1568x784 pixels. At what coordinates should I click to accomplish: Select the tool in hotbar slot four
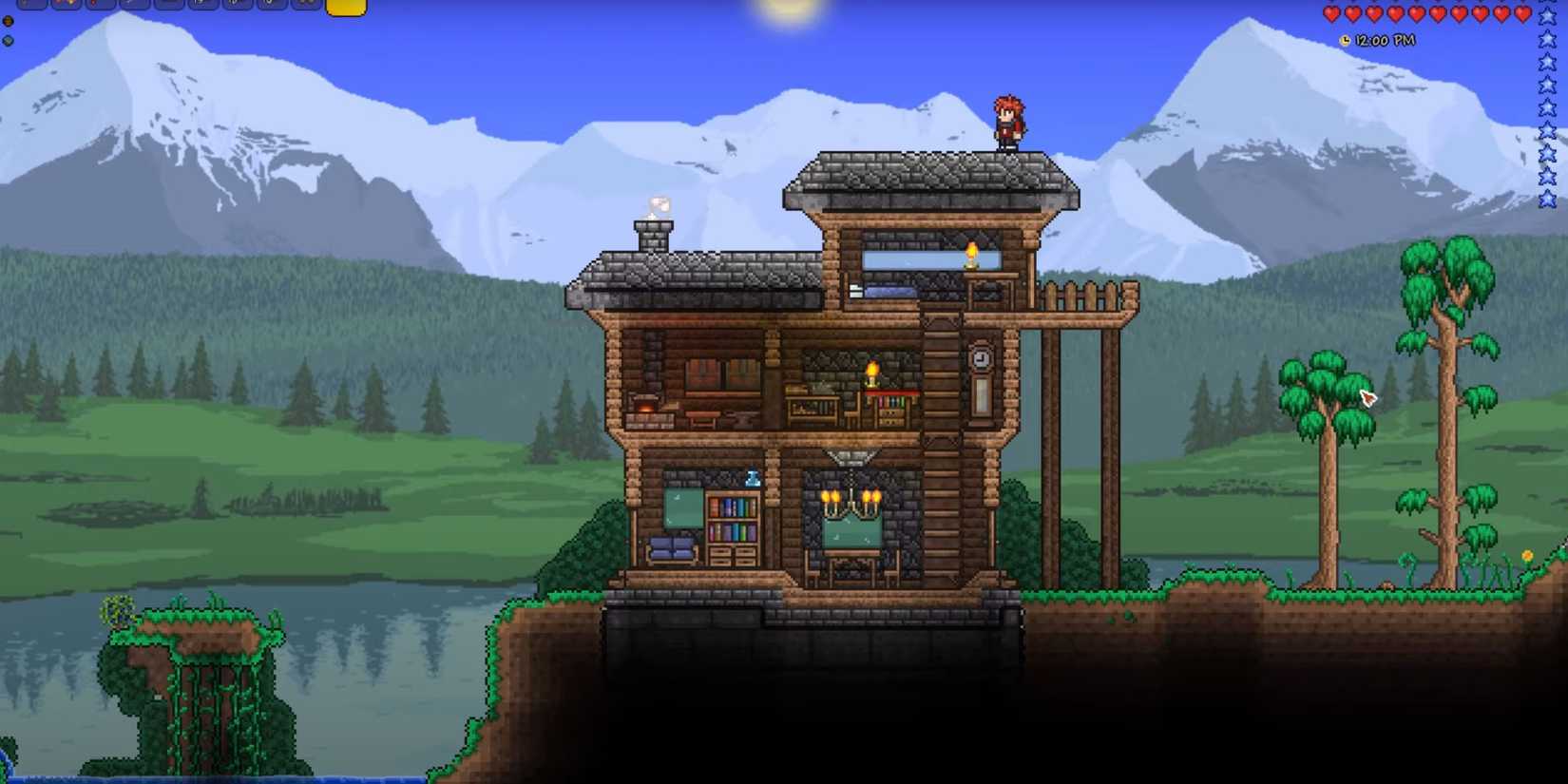[133, 10]
